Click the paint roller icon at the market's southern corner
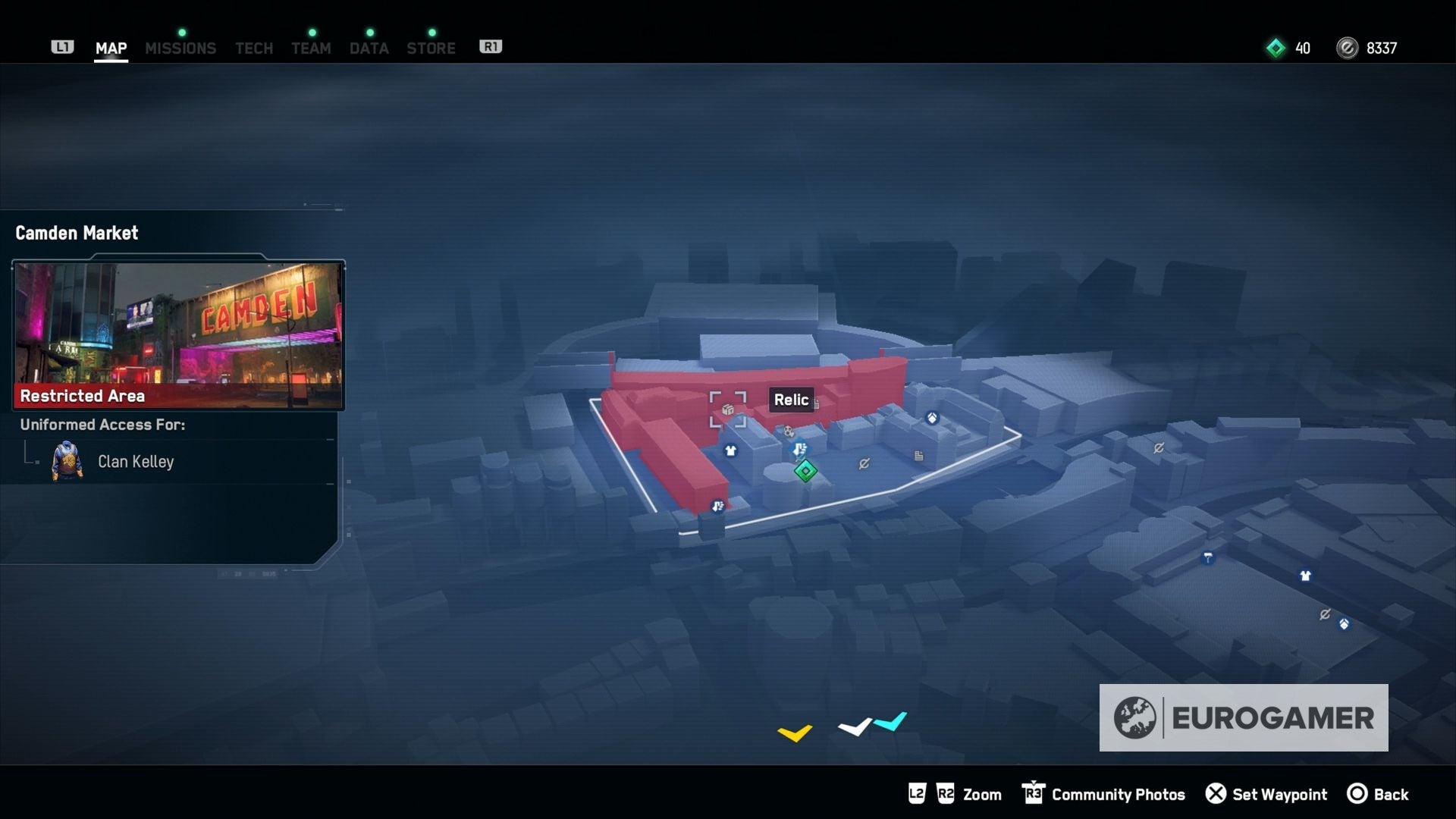Image resolution: width=1456 pixels, height=819 pixels. click(717, 507)
